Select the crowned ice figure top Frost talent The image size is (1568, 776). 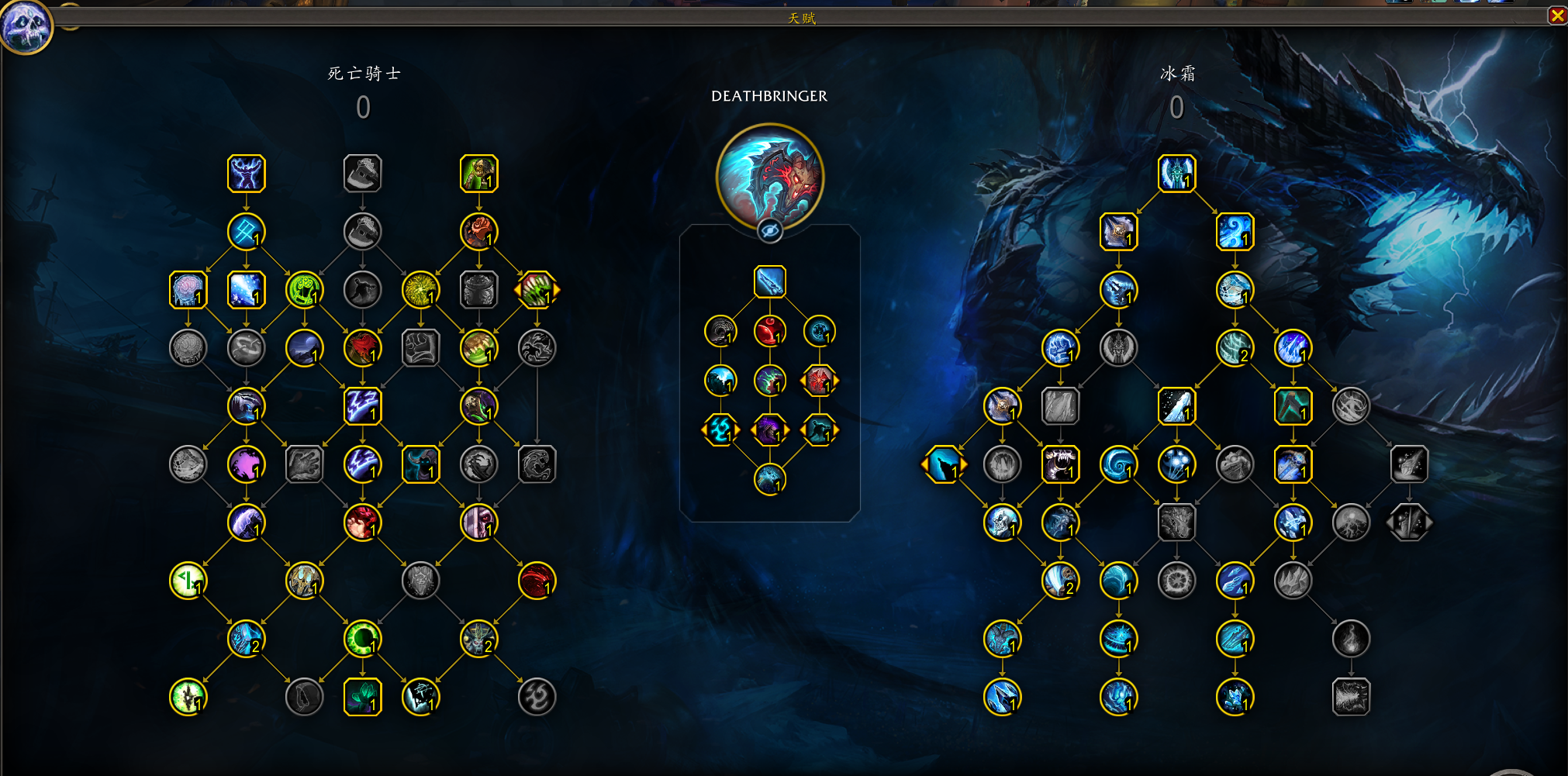(1176, 174)
